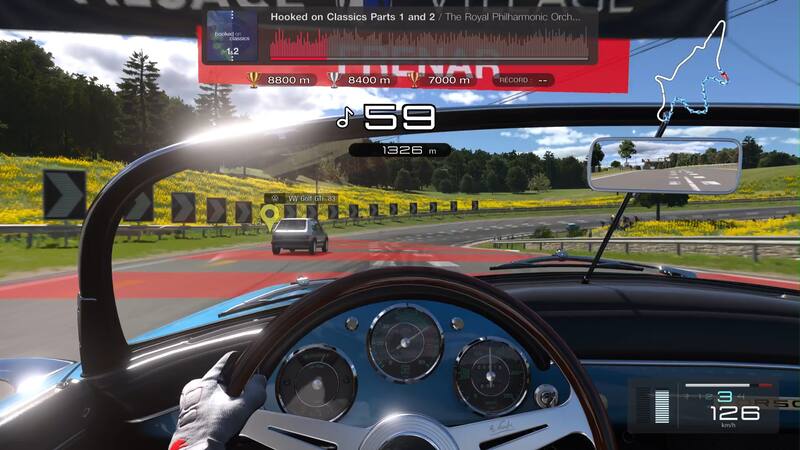800x450 pixels.
Task: Click the red song waveform progress bar
Action: click(429, 45)
